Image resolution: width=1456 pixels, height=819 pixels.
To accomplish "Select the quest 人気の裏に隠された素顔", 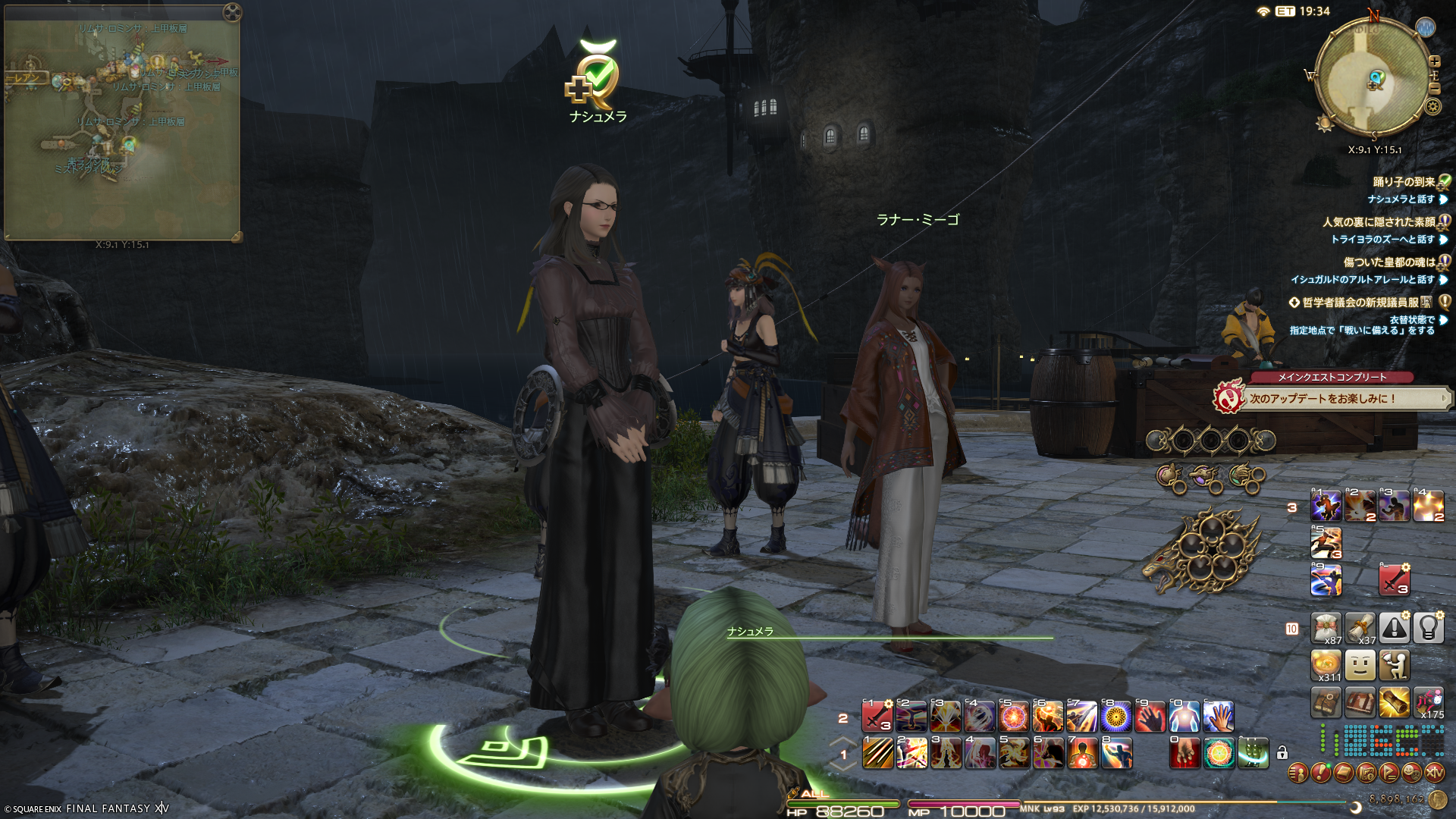I will 1378,222.
